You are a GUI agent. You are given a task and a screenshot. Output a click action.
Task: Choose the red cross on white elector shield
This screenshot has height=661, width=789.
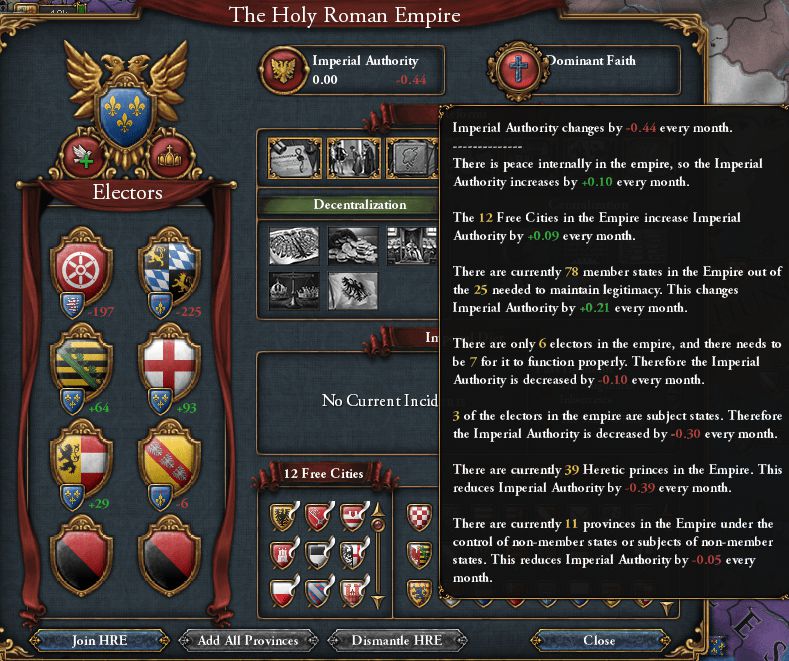(x=166, y=359)
